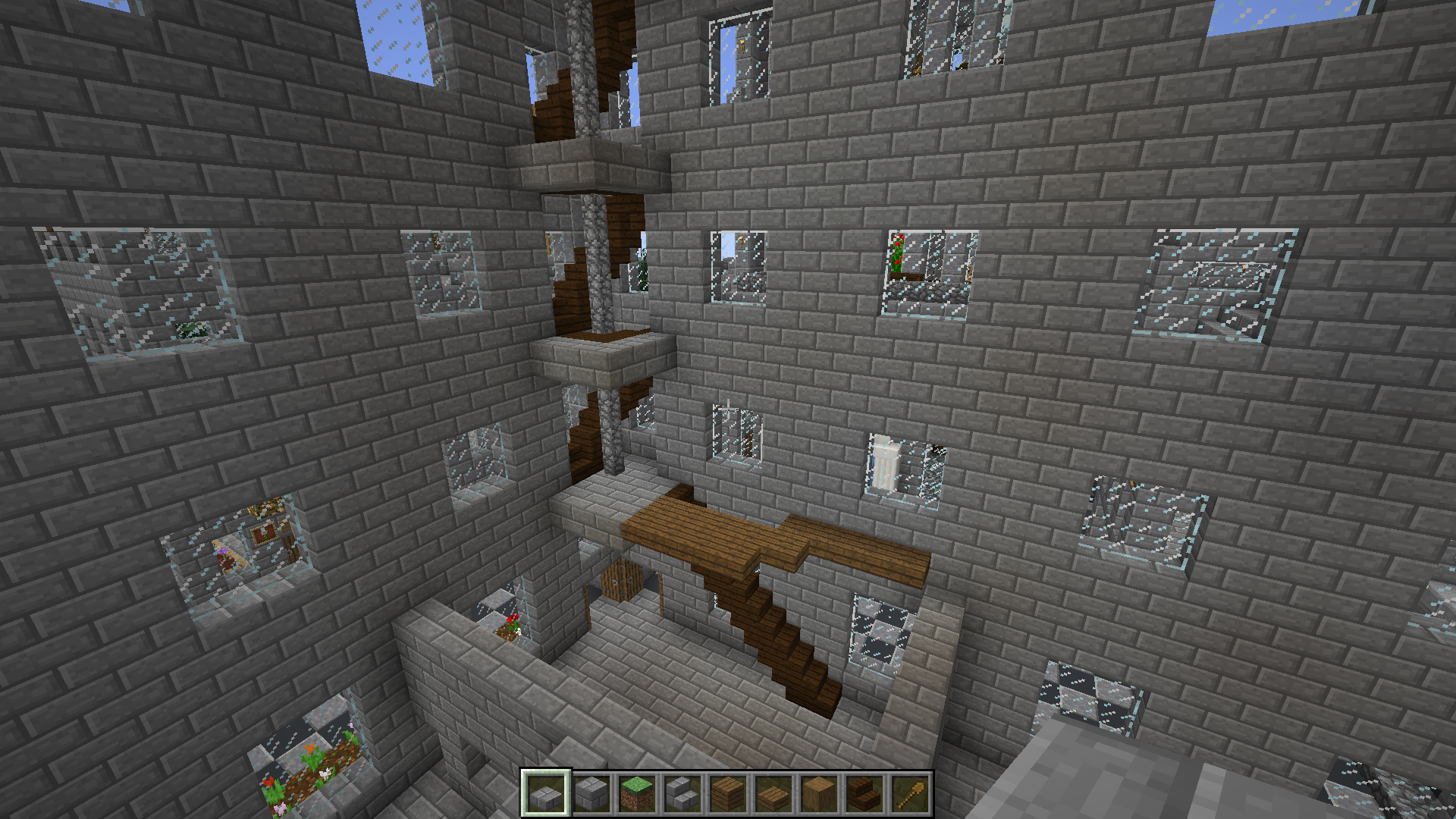The height and width of the screenshot is (819, 1456).
Task: Choose the smooth wood log block slot
Action: (819, 793)
